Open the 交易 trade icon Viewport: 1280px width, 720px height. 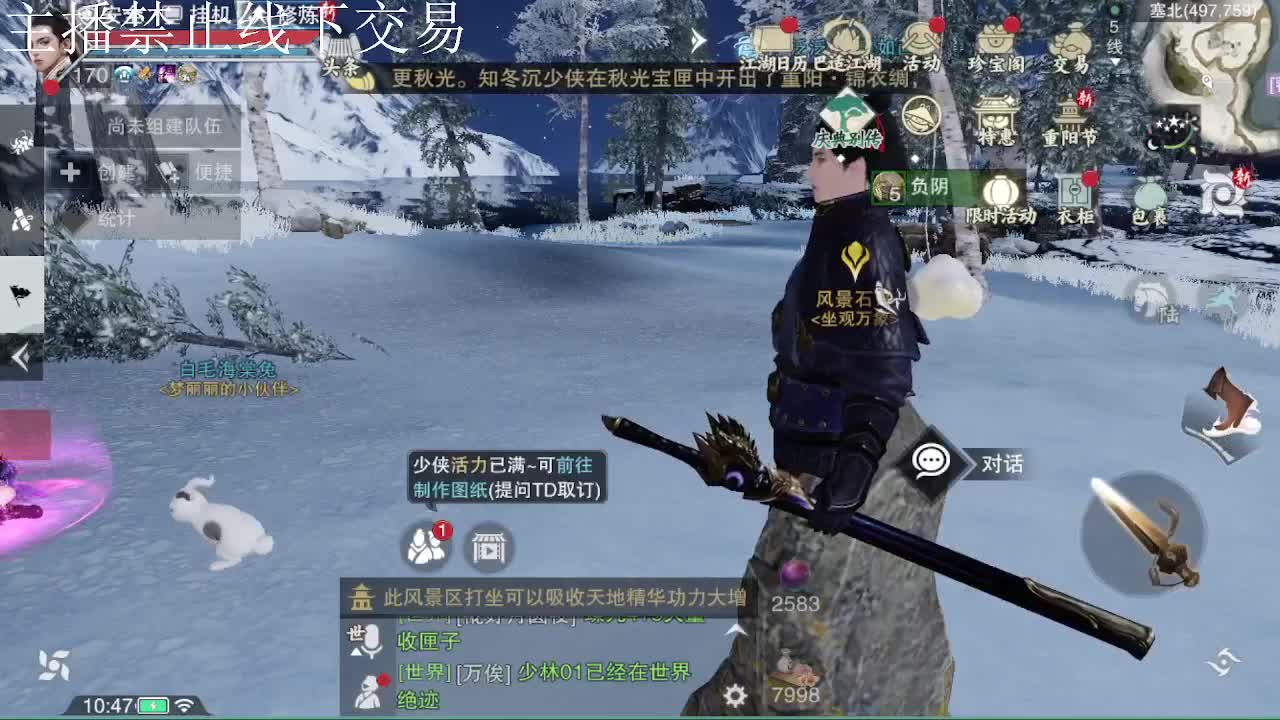pos(1068,40)
